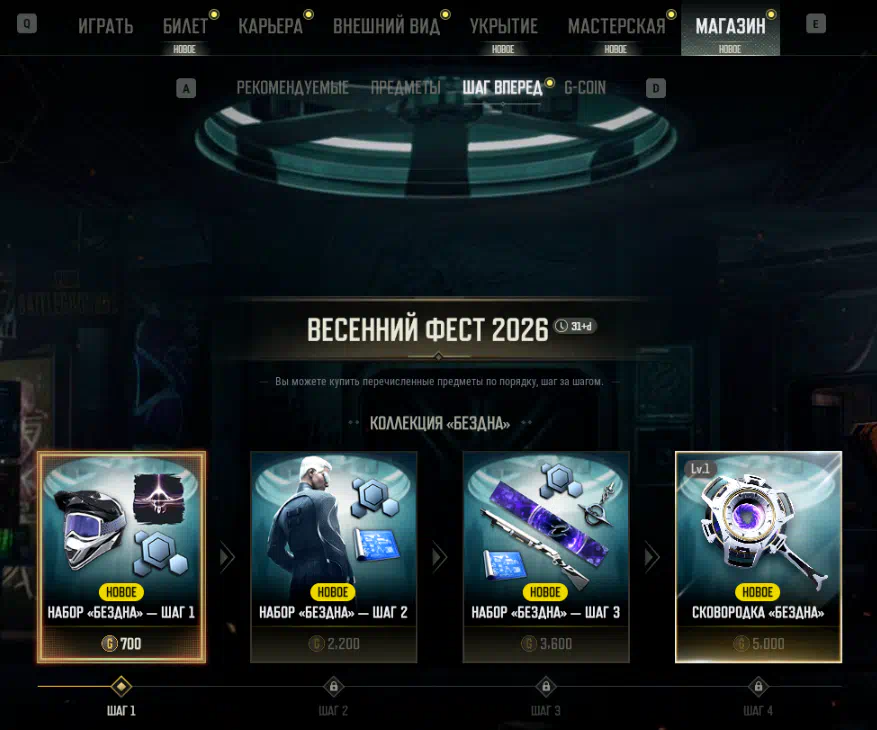Open the ИГРАТЬ tab
Screen dimensions: 877x730
click(x=105, y=26)
